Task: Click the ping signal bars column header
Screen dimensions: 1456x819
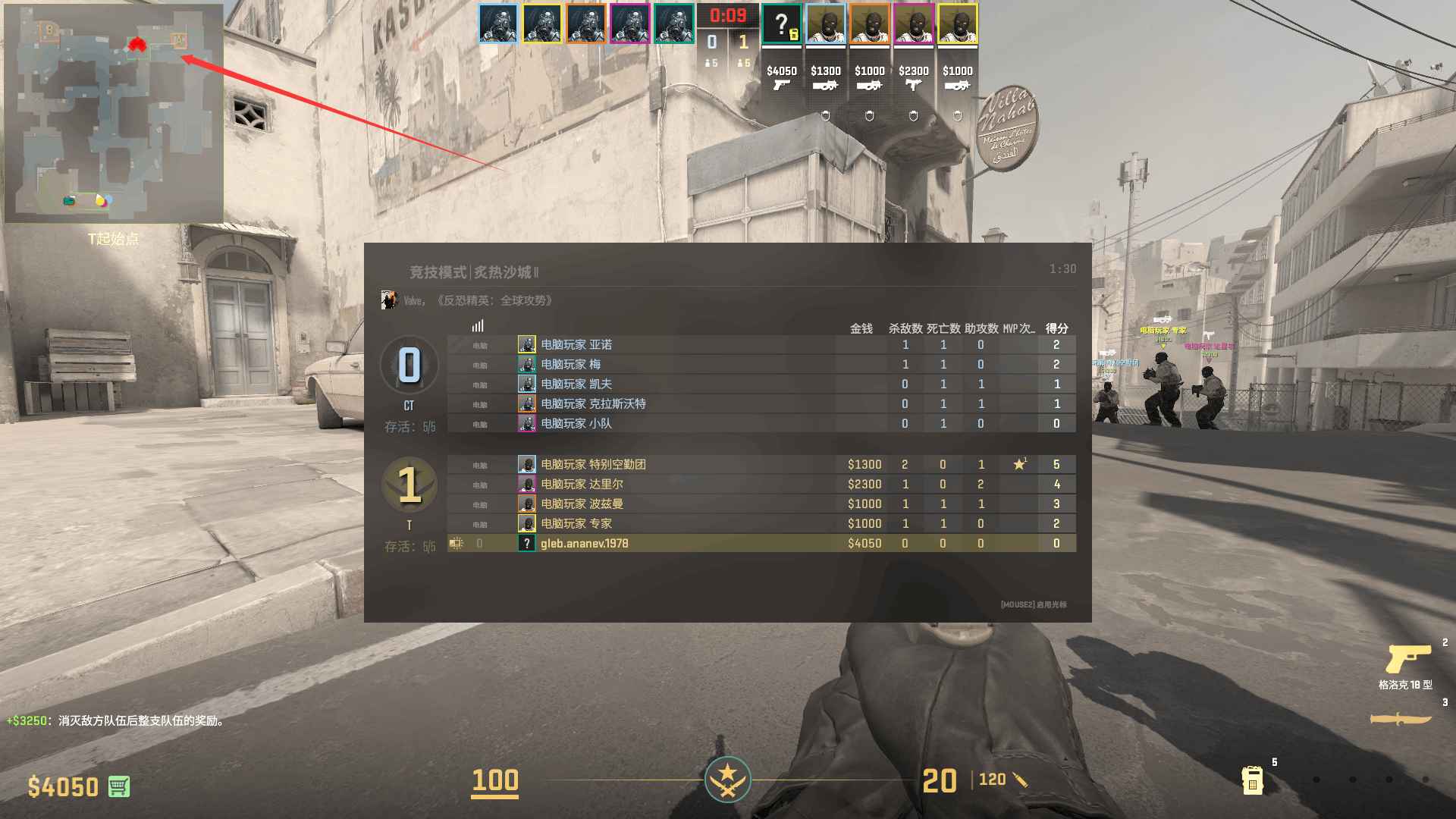Action: 478,326
